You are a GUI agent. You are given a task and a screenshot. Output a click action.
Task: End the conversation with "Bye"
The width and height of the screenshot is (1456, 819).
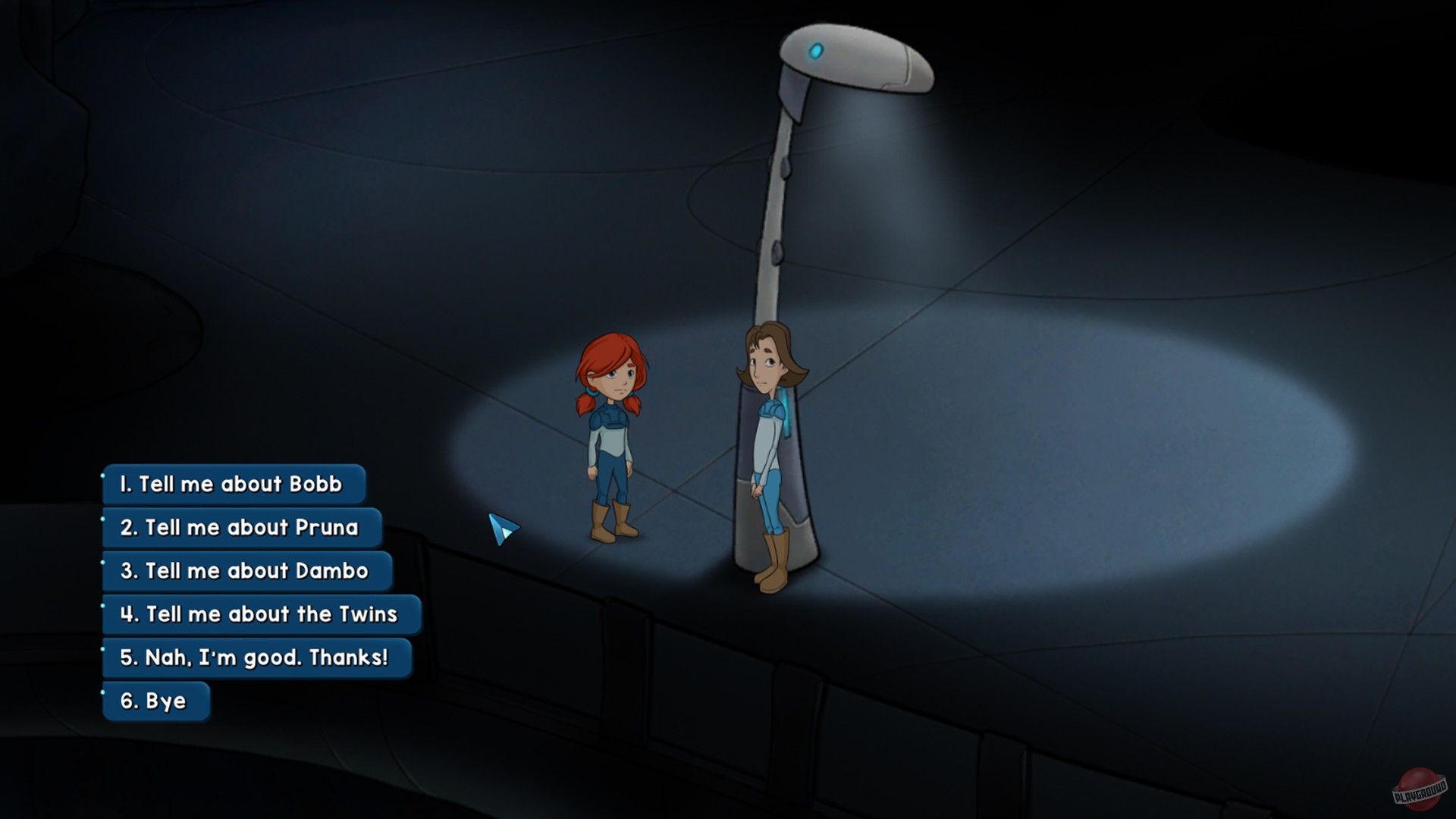point(156,701)
